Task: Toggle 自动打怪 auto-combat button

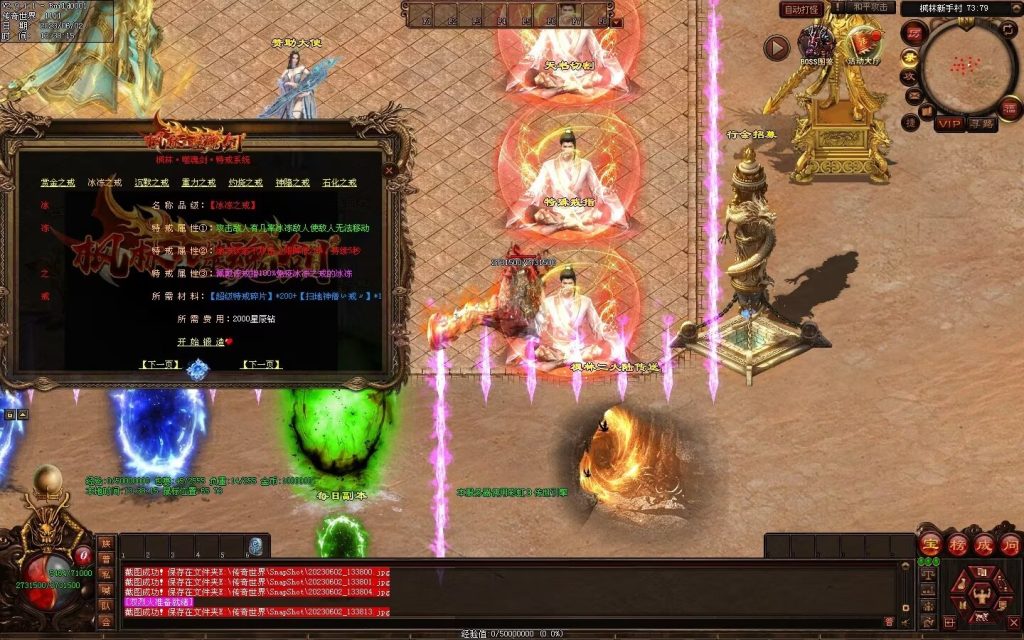Action: coord(801,9)
